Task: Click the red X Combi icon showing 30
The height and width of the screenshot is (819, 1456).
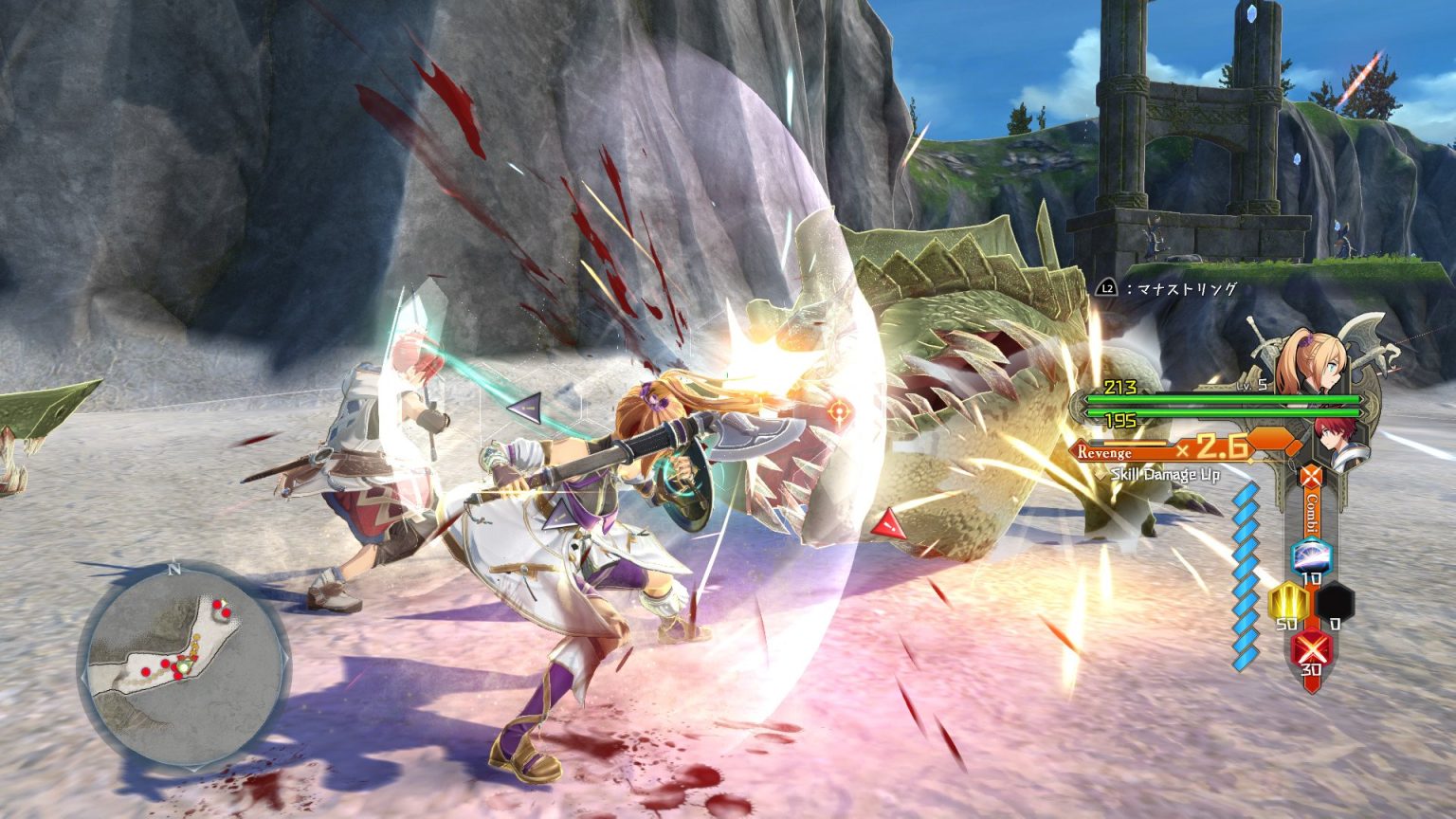Action: point(1310,647)
